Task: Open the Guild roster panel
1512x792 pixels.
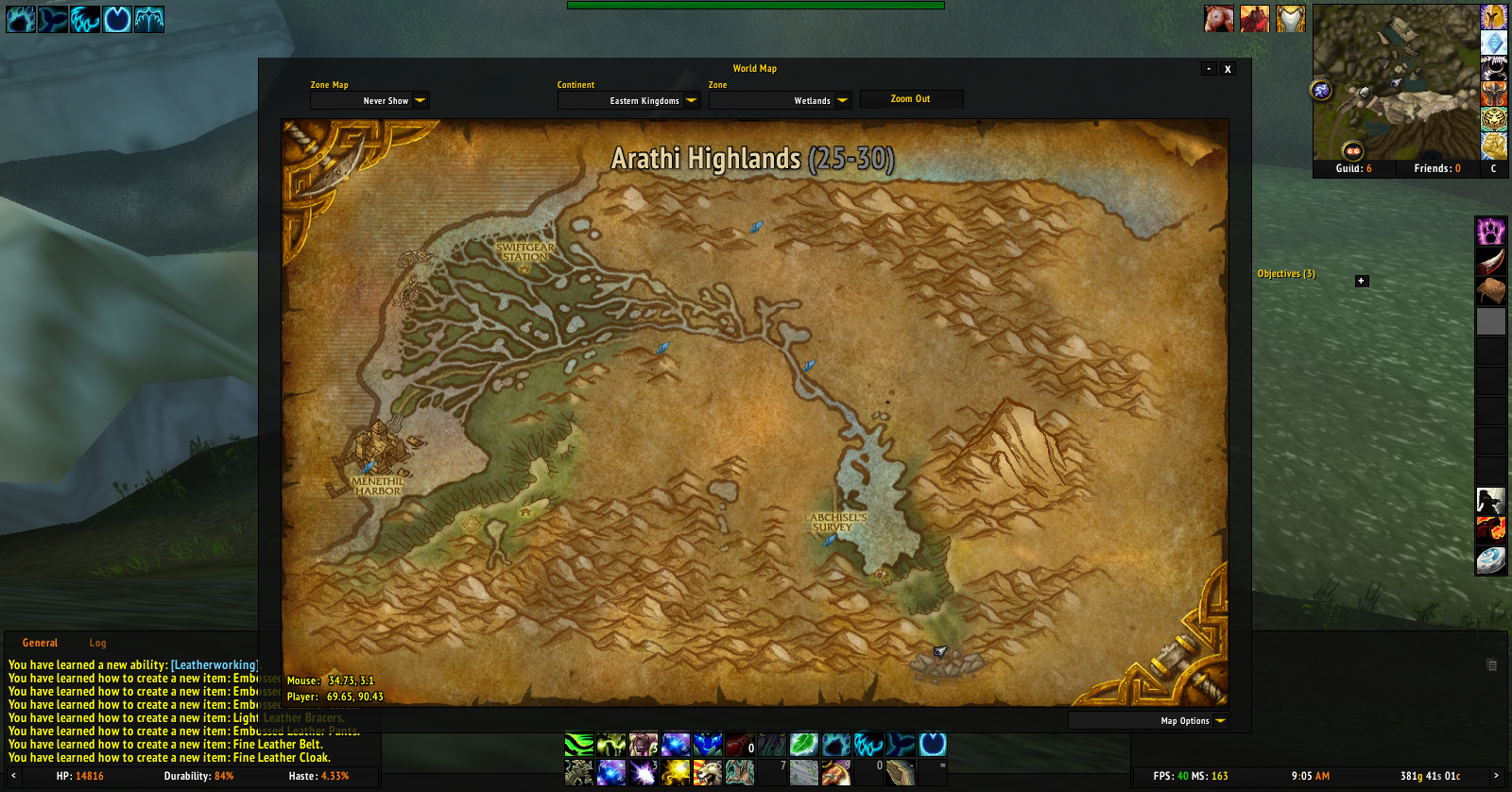Action: pyautogui.click(x=1353, y=168)
